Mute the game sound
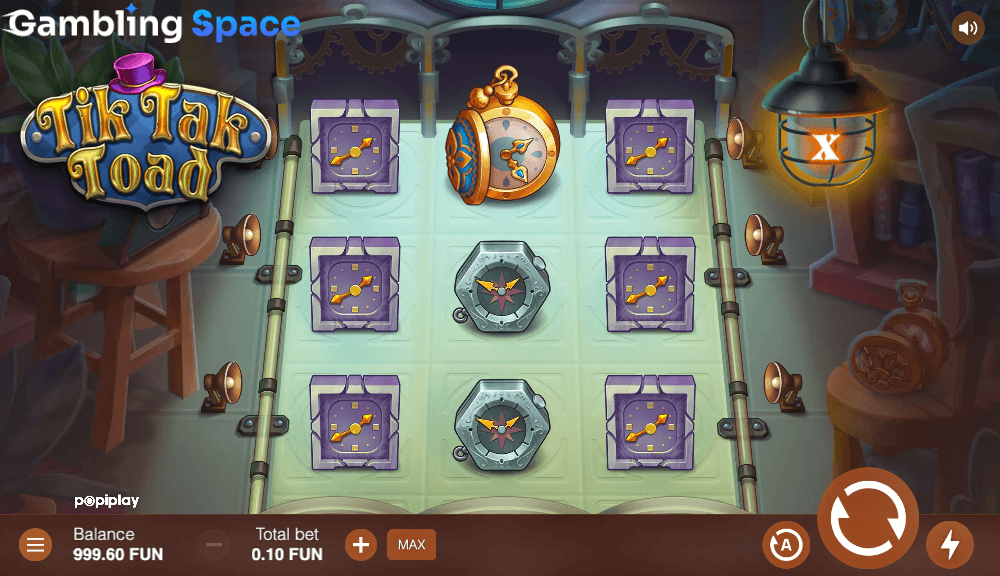The image size is (1000, 576). pos(967,28)
